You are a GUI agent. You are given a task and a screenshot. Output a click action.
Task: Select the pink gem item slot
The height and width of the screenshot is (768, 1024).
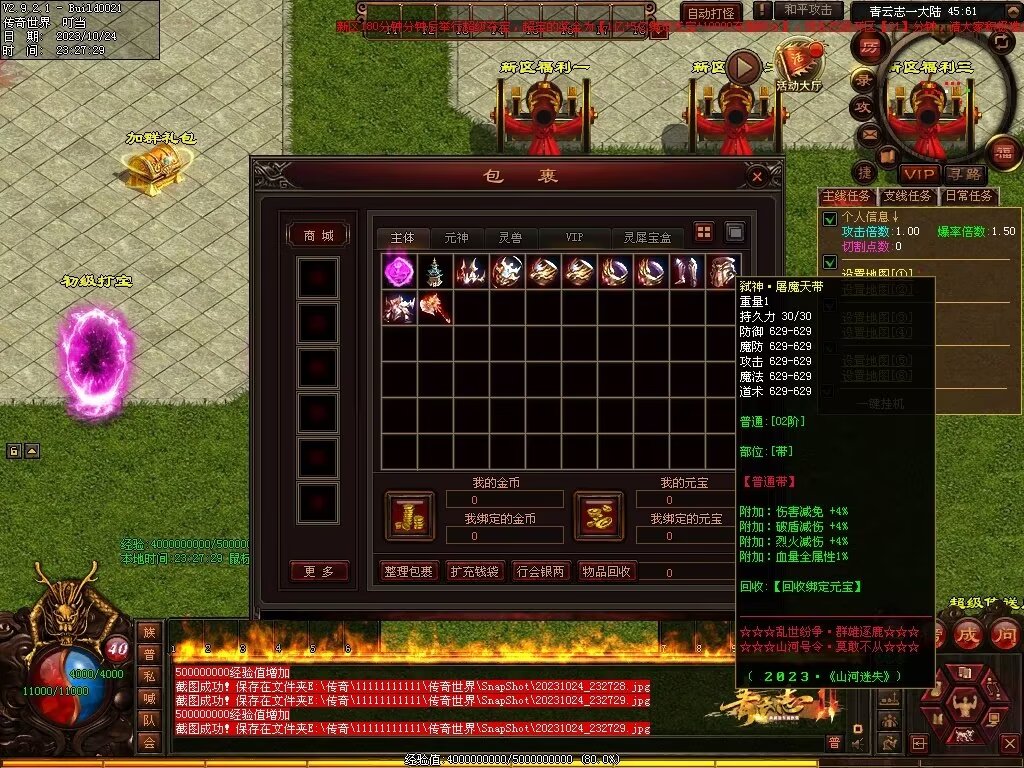(x=400, y=271)
